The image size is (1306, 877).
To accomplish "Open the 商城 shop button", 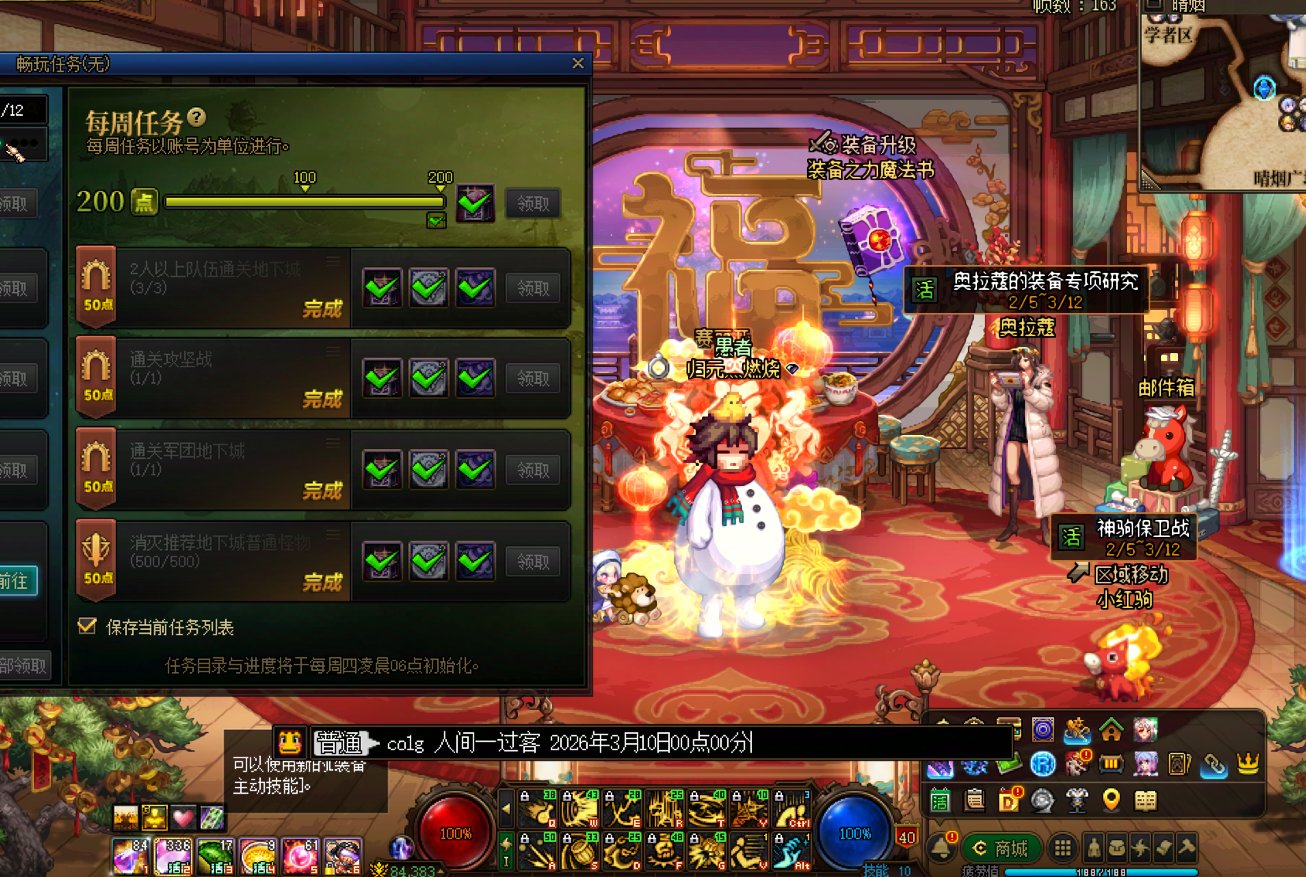I will click(1001, 849).
